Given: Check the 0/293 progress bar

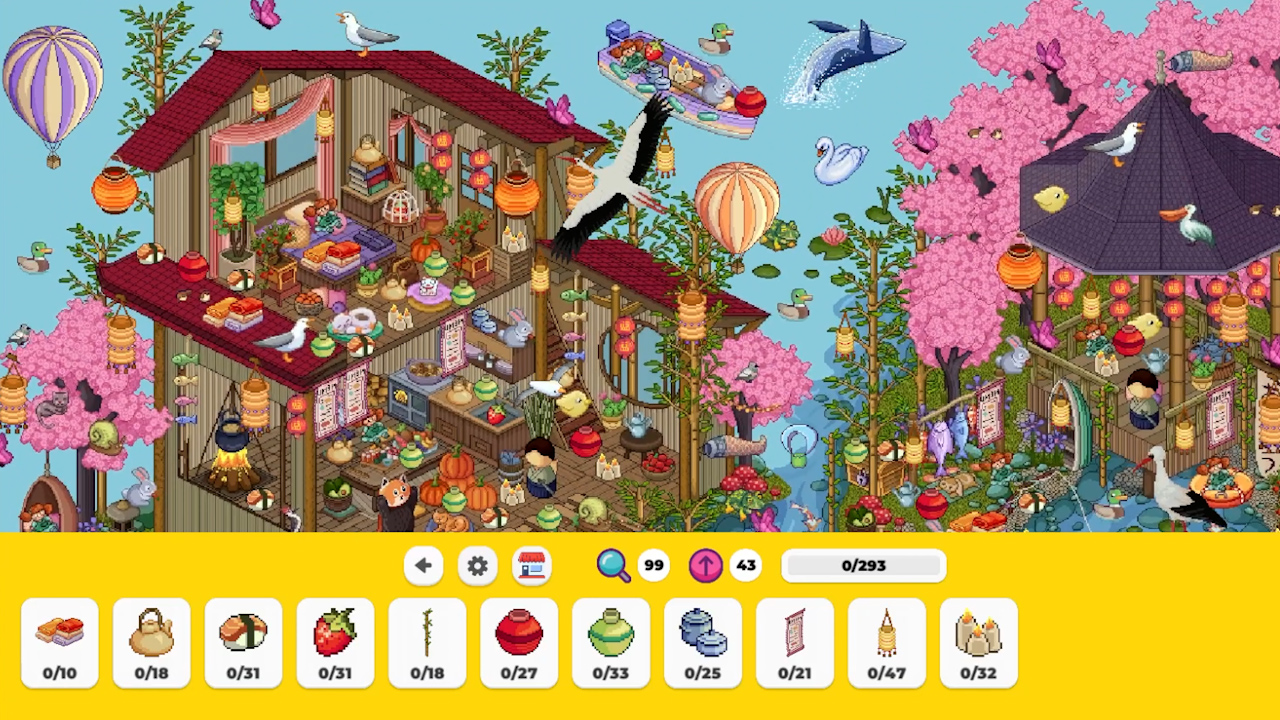Looking at the screenshot, I should [x=863, y=566].
